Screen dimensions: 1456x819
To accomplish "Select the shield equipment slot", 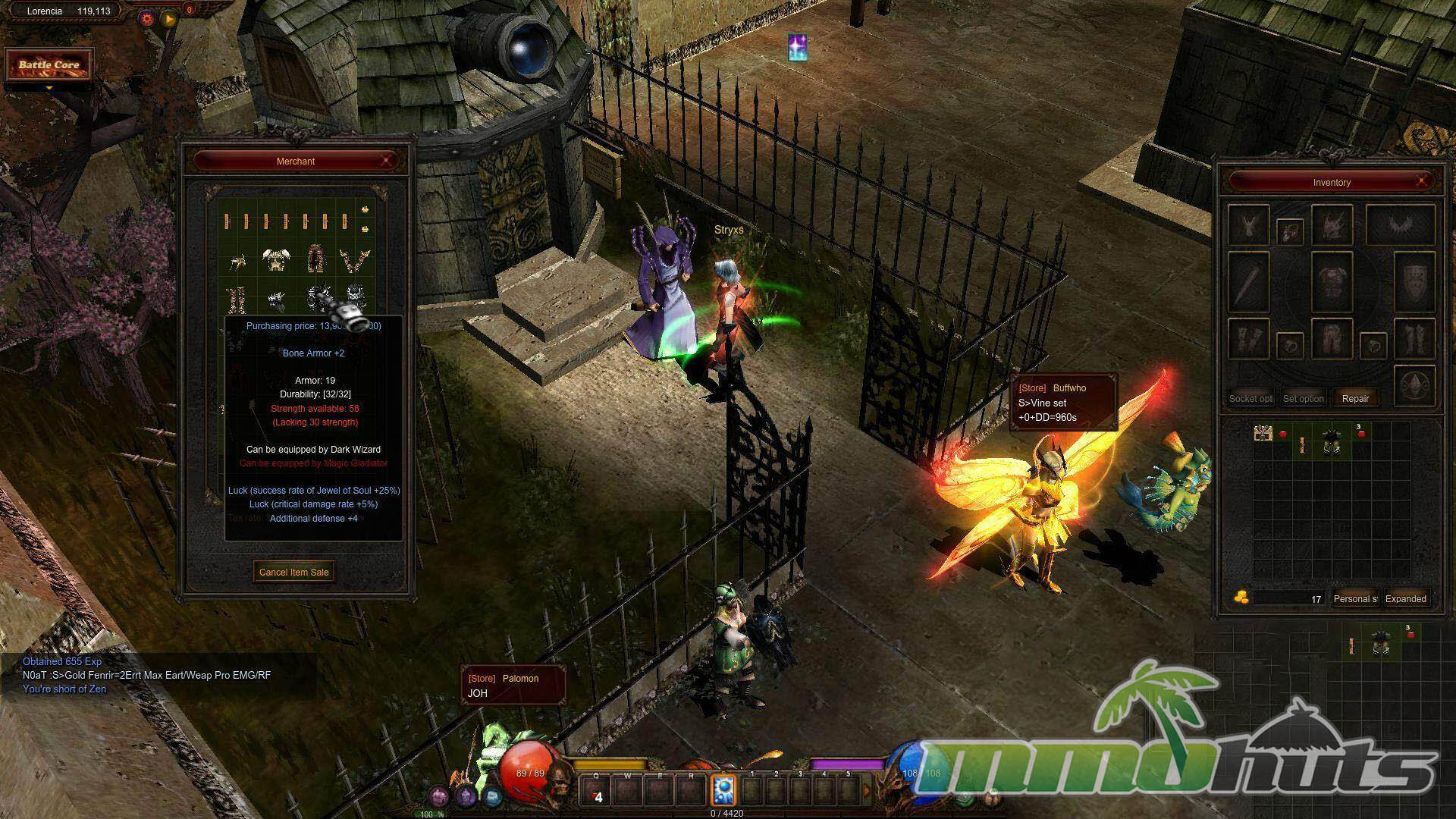I will point(1414,282).
